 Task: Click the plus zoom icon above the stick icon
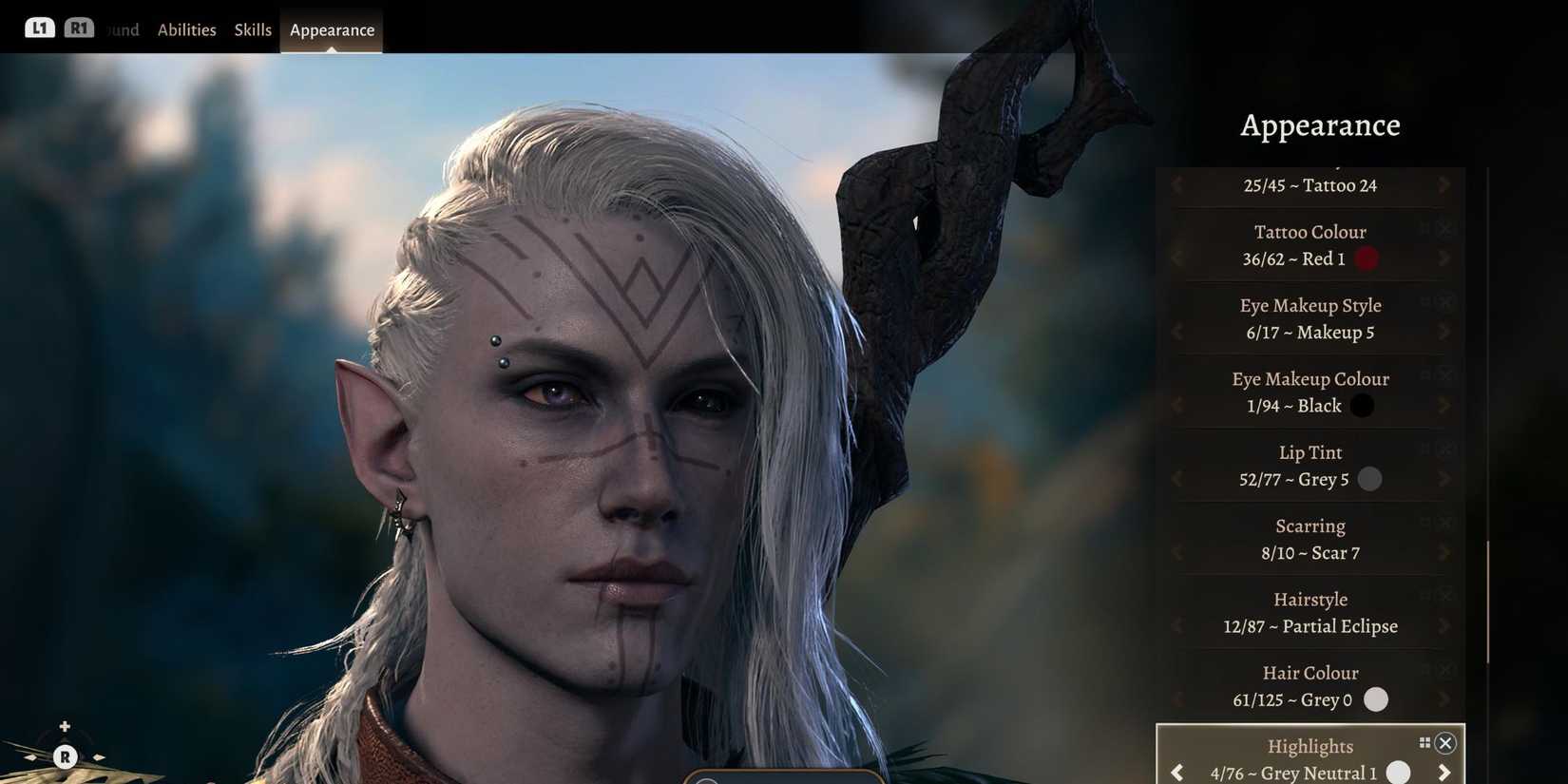65,726
